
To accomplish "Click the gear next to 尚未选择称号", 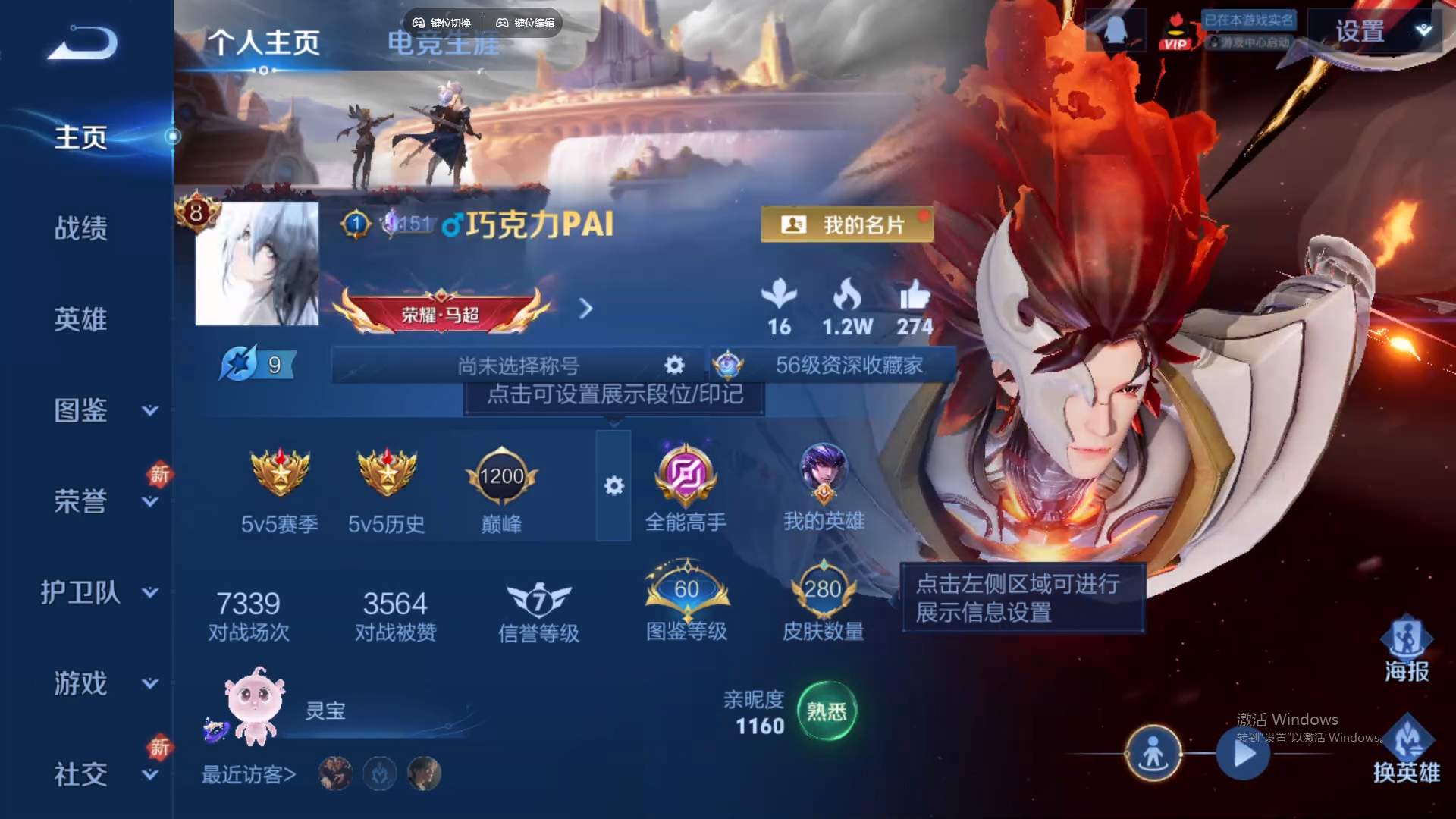I will [673, 365].
